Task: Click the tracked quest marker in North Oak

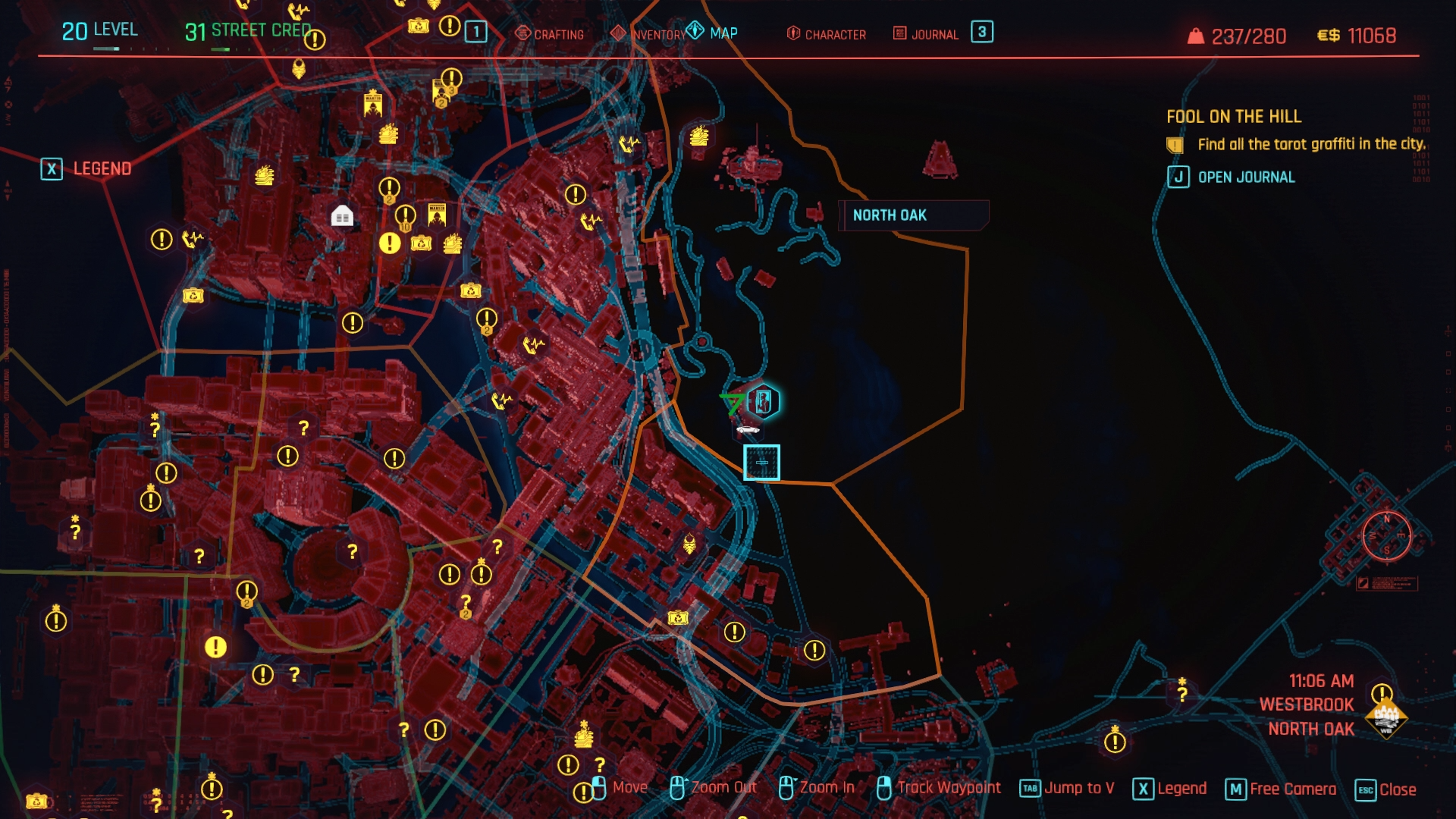Action: (763, 402)
